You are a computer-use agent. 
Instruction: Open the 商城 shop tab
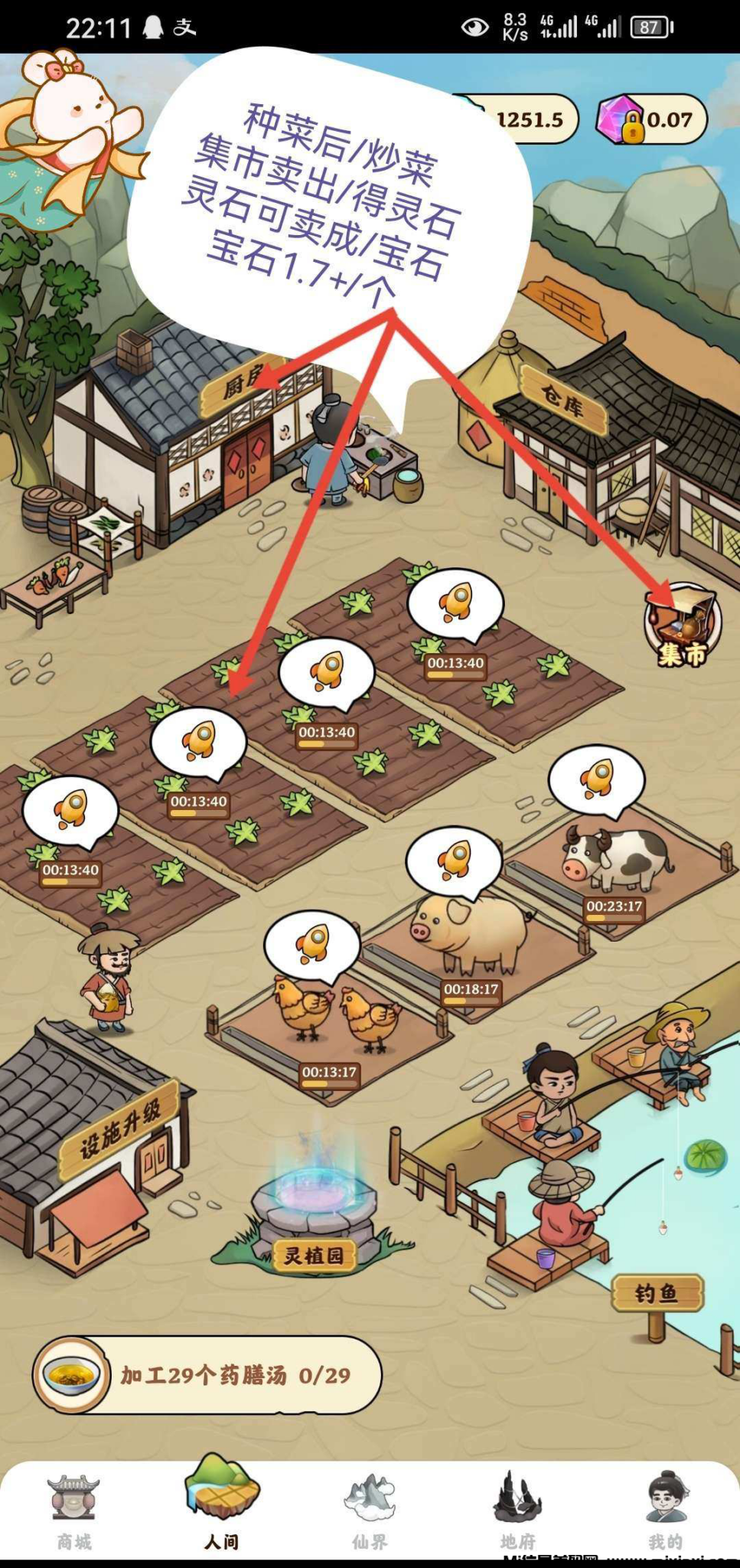(74, 1510)
